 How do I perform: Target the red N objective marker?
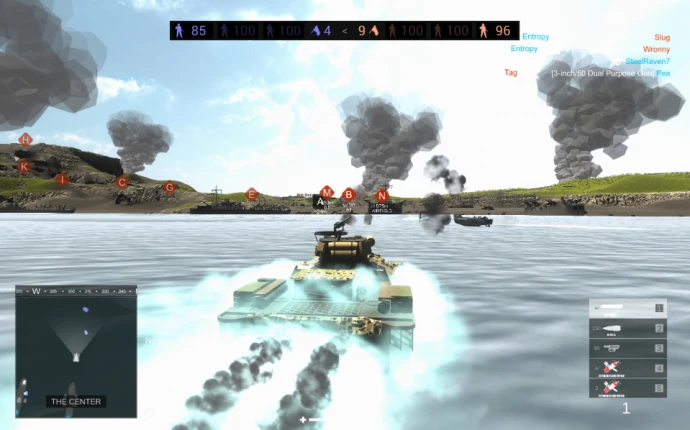pos(381,195)
